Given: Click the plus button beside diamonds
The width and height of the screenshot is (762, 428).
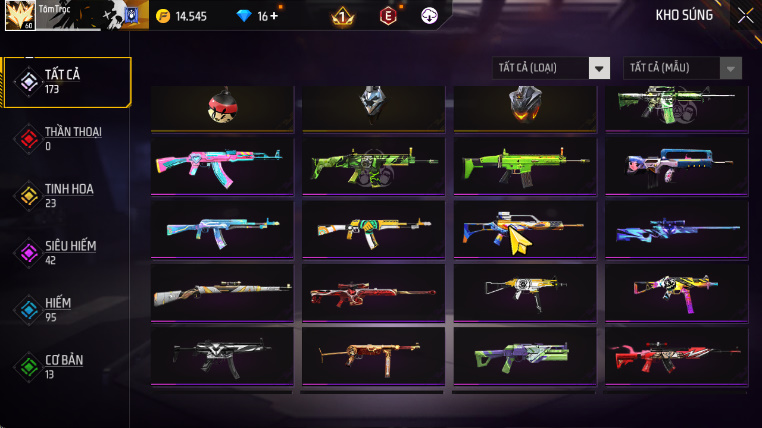Looking at the screenshot, I should (x=274, y=16).
